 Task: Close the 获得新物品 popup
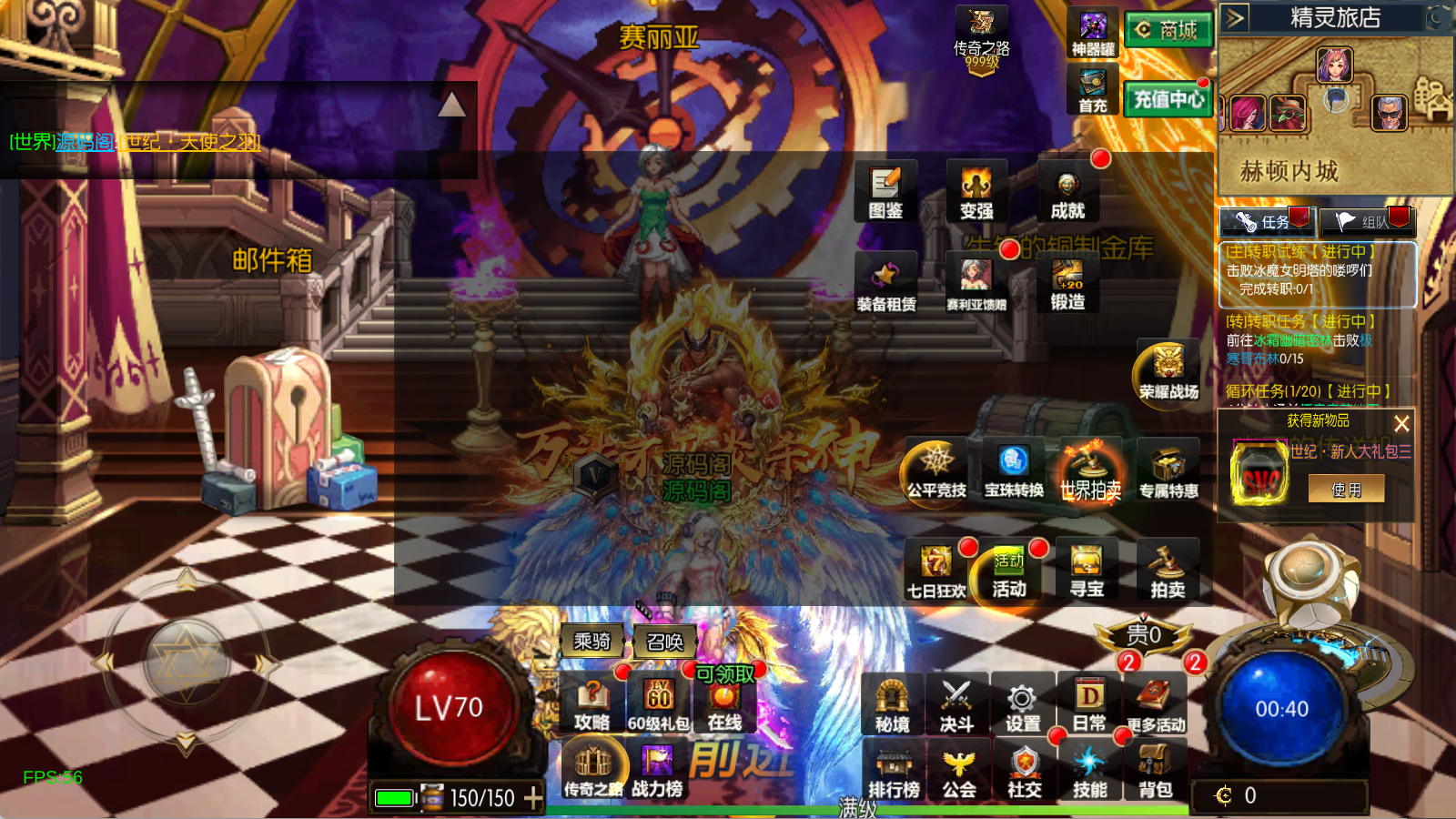[1401, 423]
